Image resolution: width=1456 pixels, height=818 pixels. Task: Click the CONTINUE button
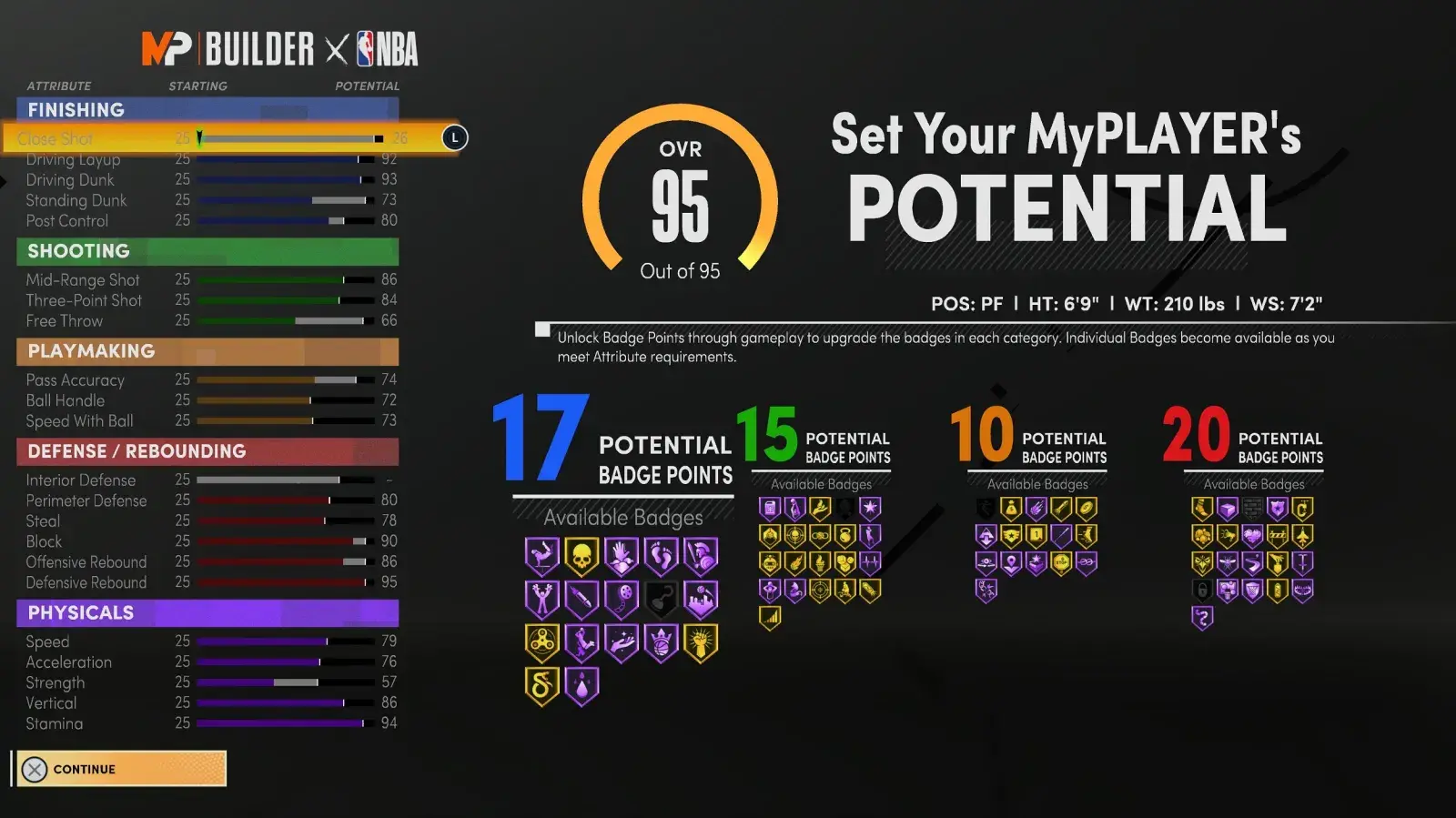(118, 768)
